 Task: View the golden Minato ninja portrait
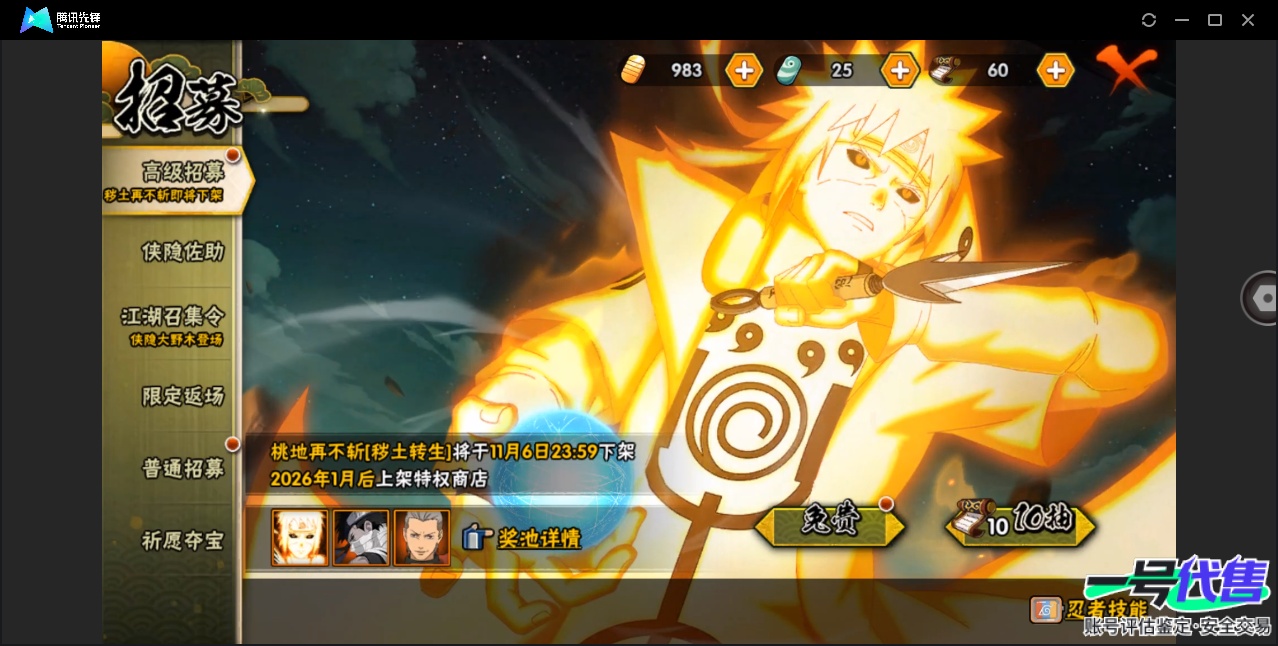coord(300,538)
